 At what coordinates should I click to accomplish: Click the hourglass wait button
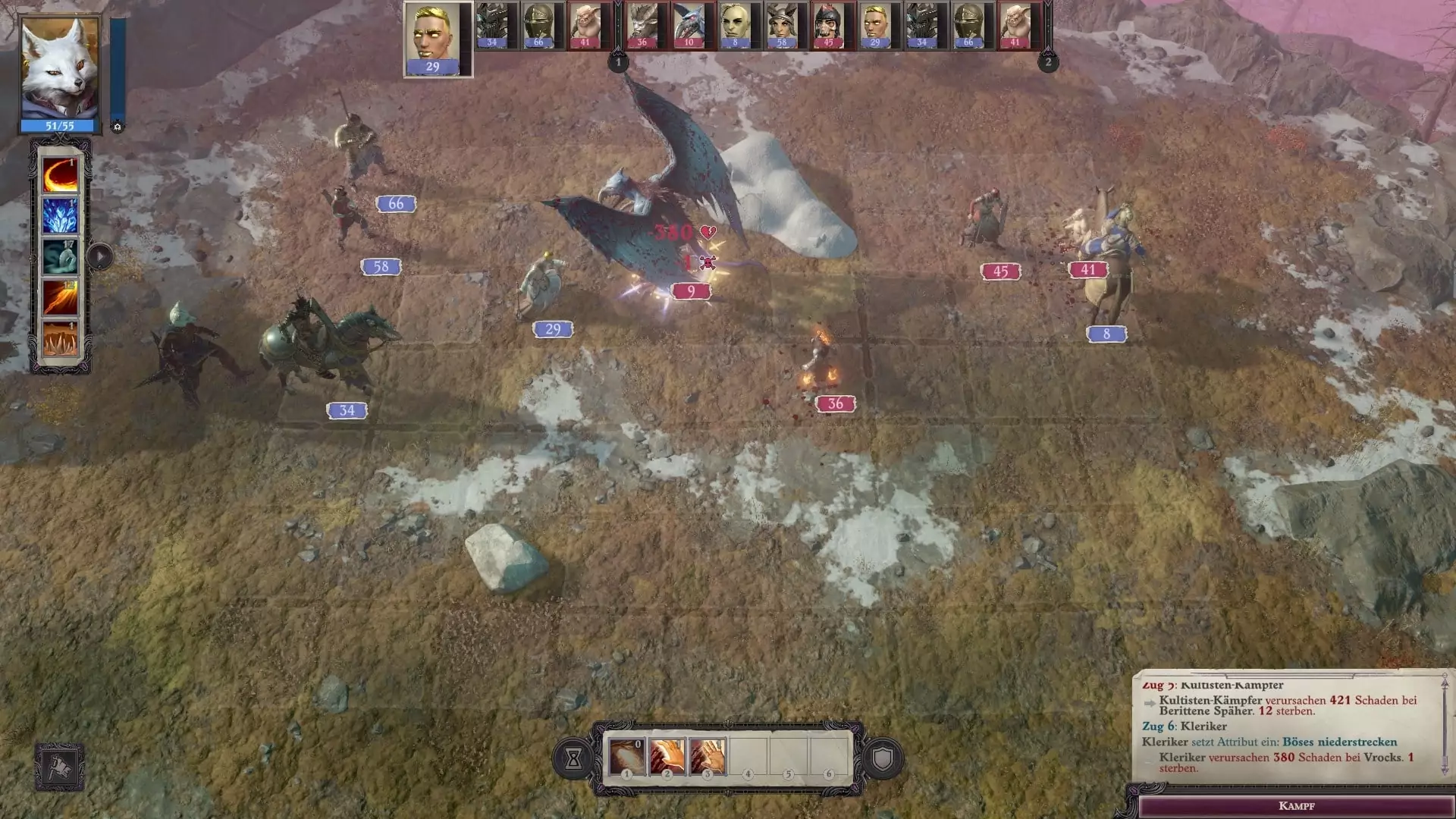coord(573,758)
